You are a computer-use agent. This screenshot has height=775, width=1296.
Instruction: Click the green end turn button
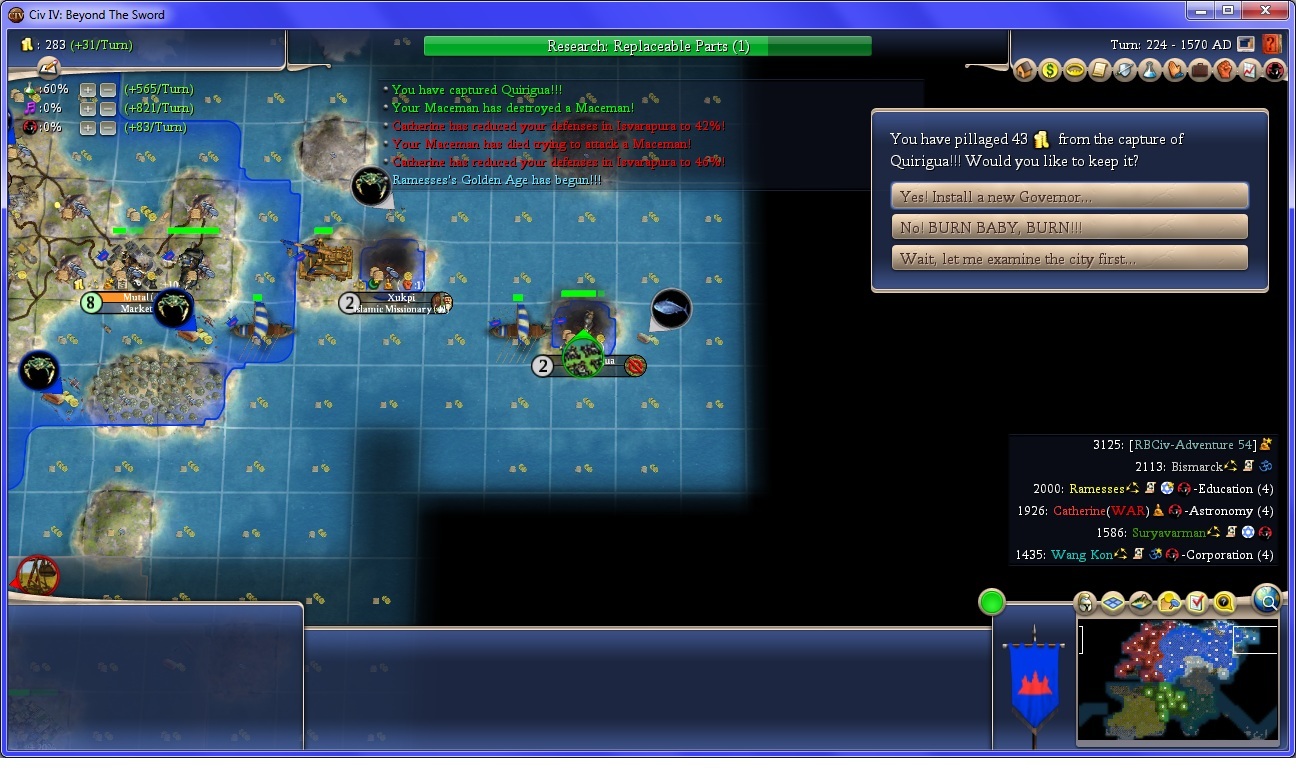(x=991, y=602)
